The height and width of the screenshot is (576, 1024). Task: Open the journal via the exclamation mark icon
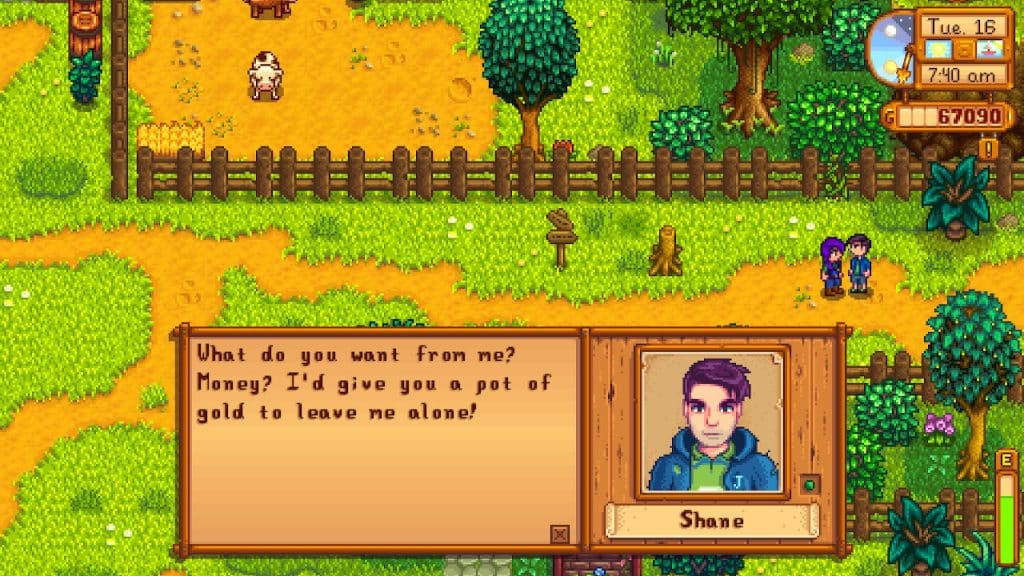989,149
